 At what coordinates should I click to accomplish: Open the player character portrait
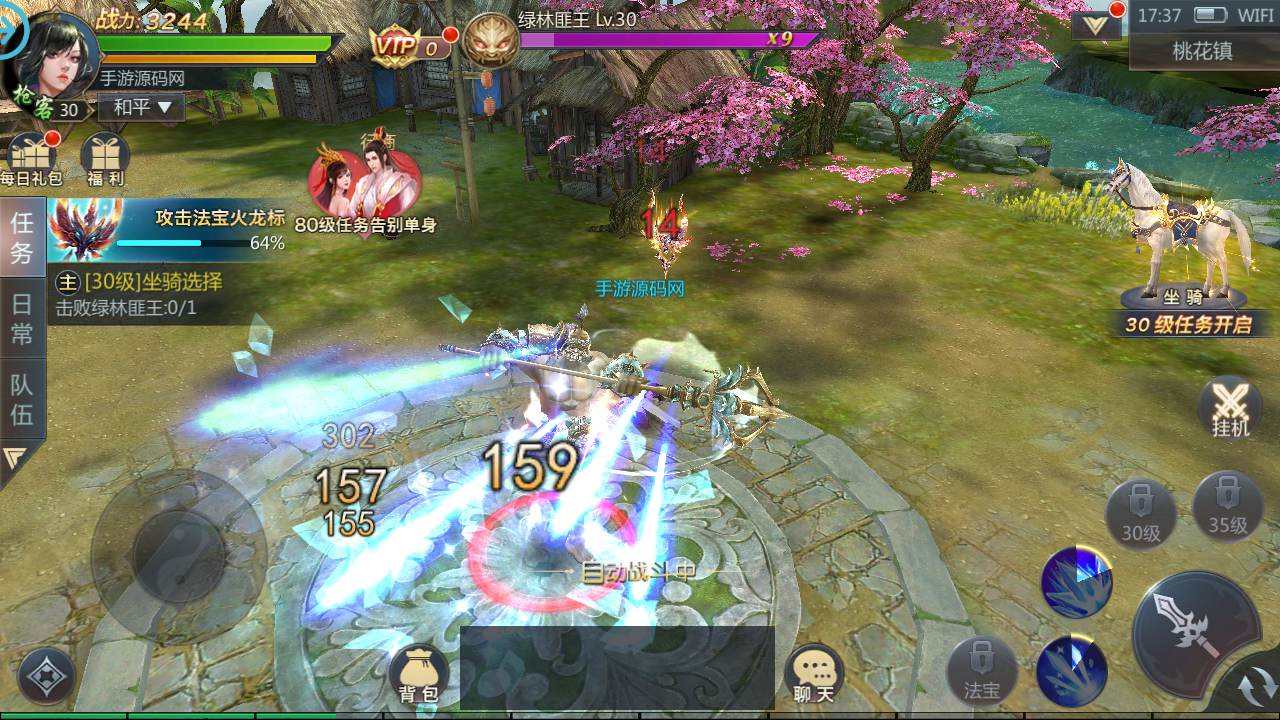pyautogui.click(x=58, y=58)
